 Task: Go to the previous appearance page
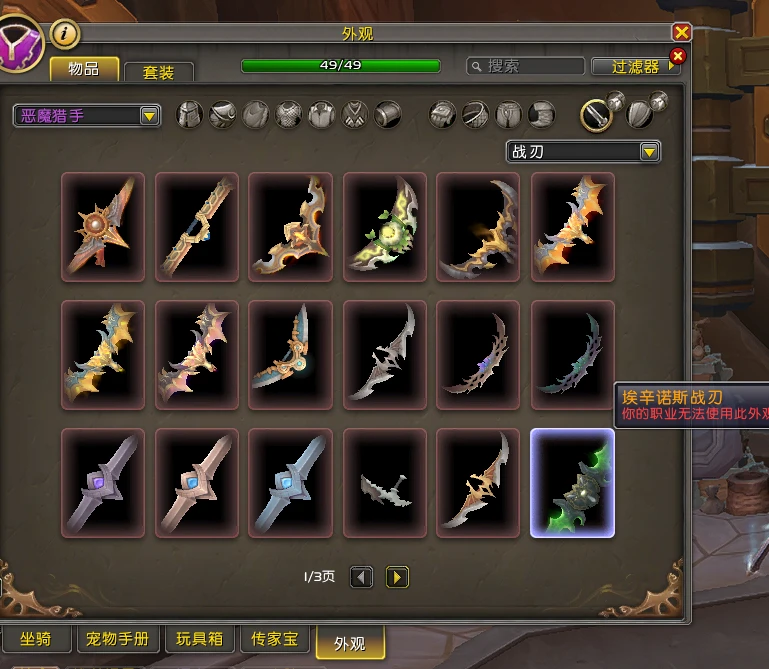[x=361, y=577]
